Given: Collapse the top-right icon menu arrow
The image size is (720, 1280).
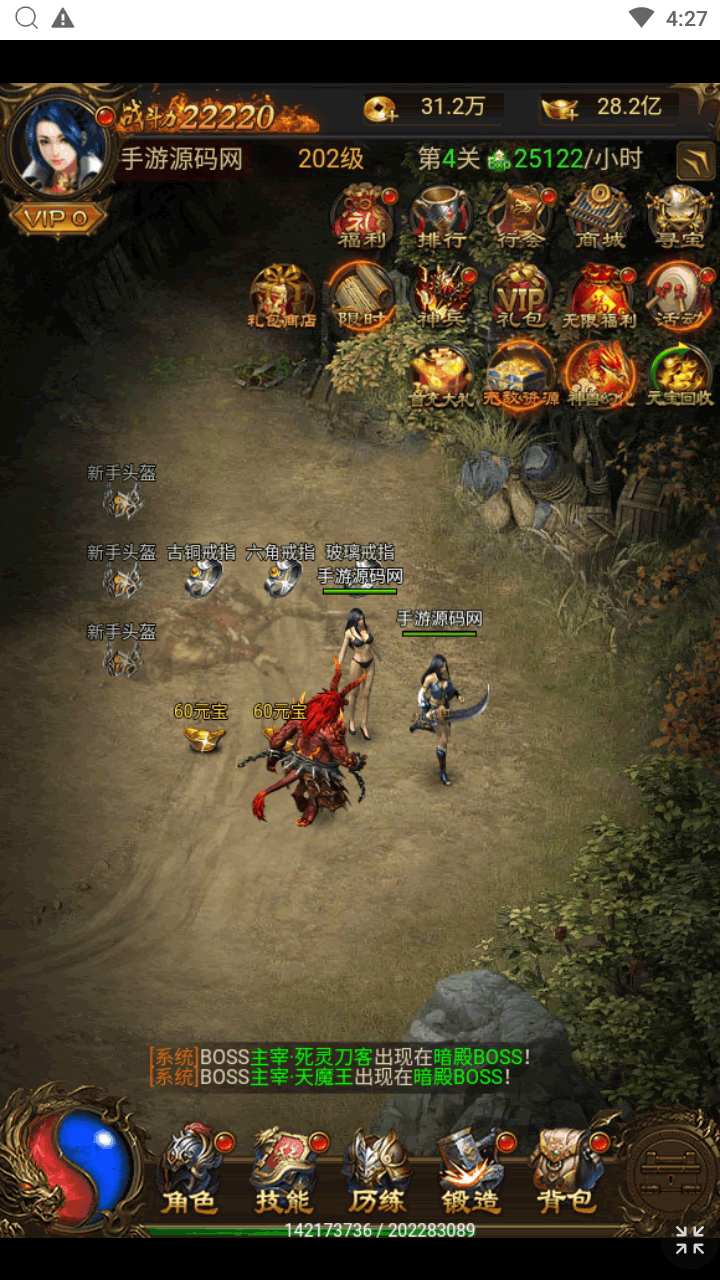Looking at the screenshot, I should [x=695, y=160].
